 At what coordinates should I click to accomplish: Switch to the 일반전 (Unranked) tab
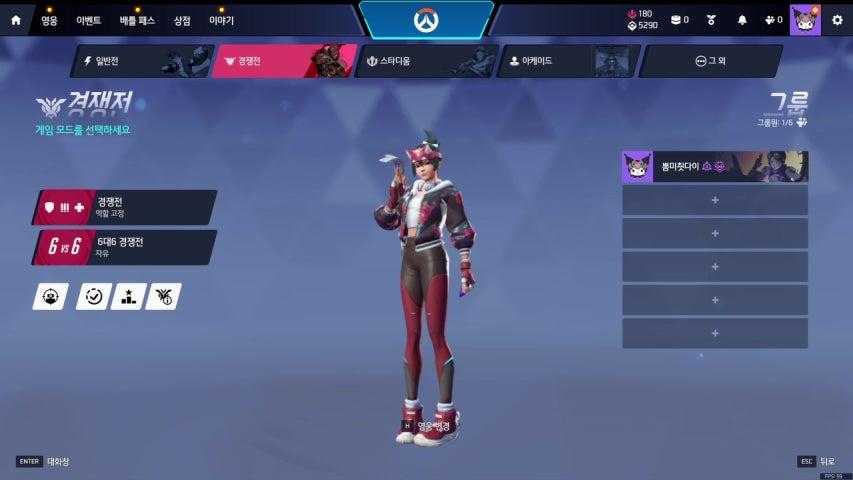point(140,61)
